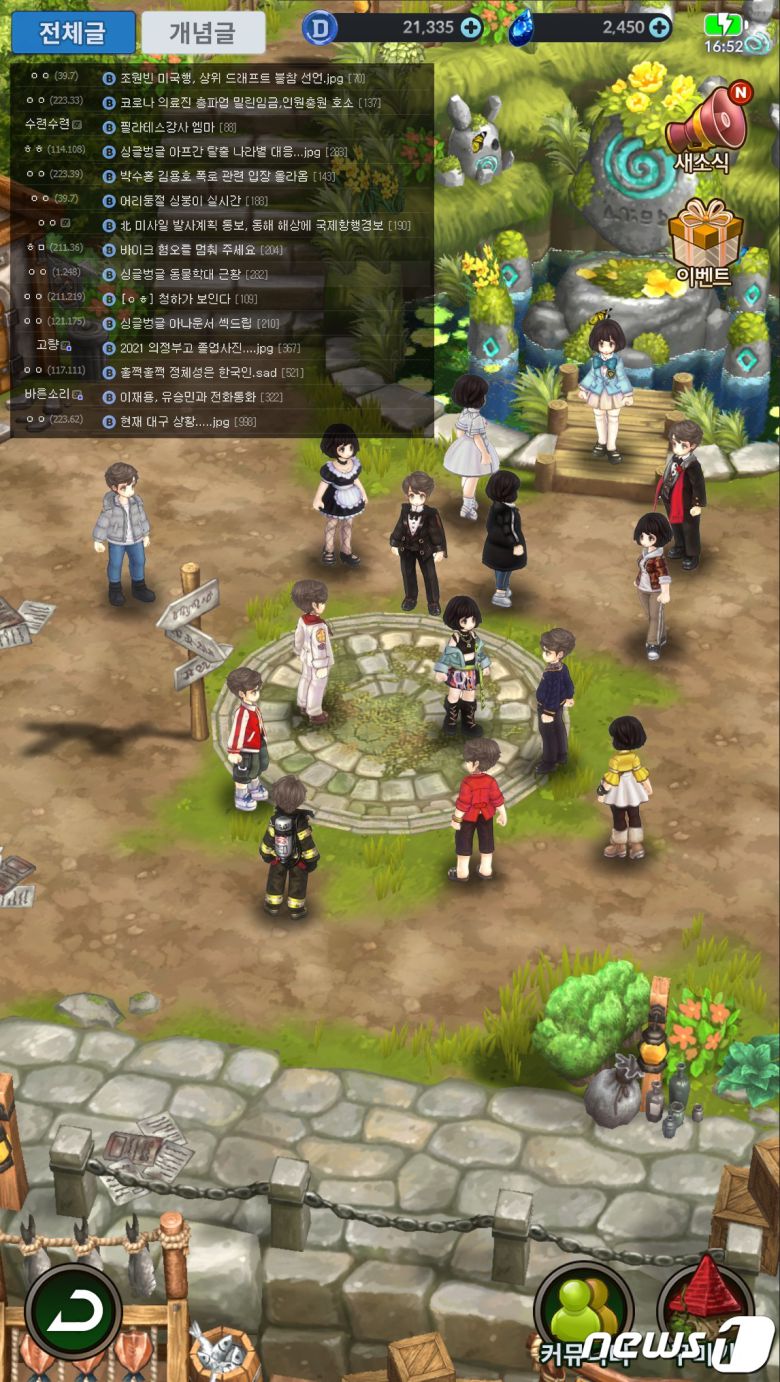Tap the green back arrow button
This screenshot has height=1382, width=780.
pyautogui.click(x=73, y=1311)
